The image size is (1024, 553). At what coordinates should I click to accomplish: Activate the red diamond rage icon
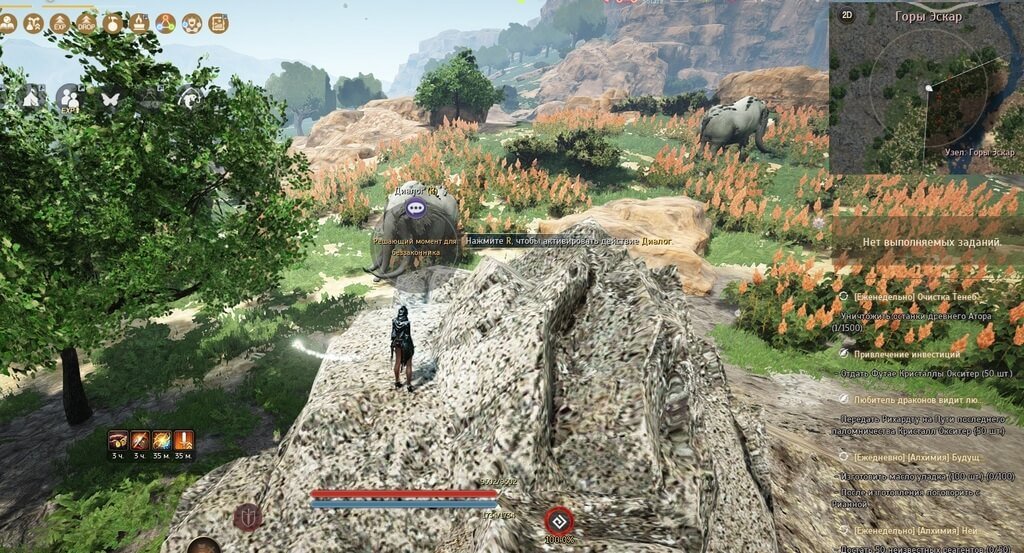pyautogui.click(x=558, y=520)
